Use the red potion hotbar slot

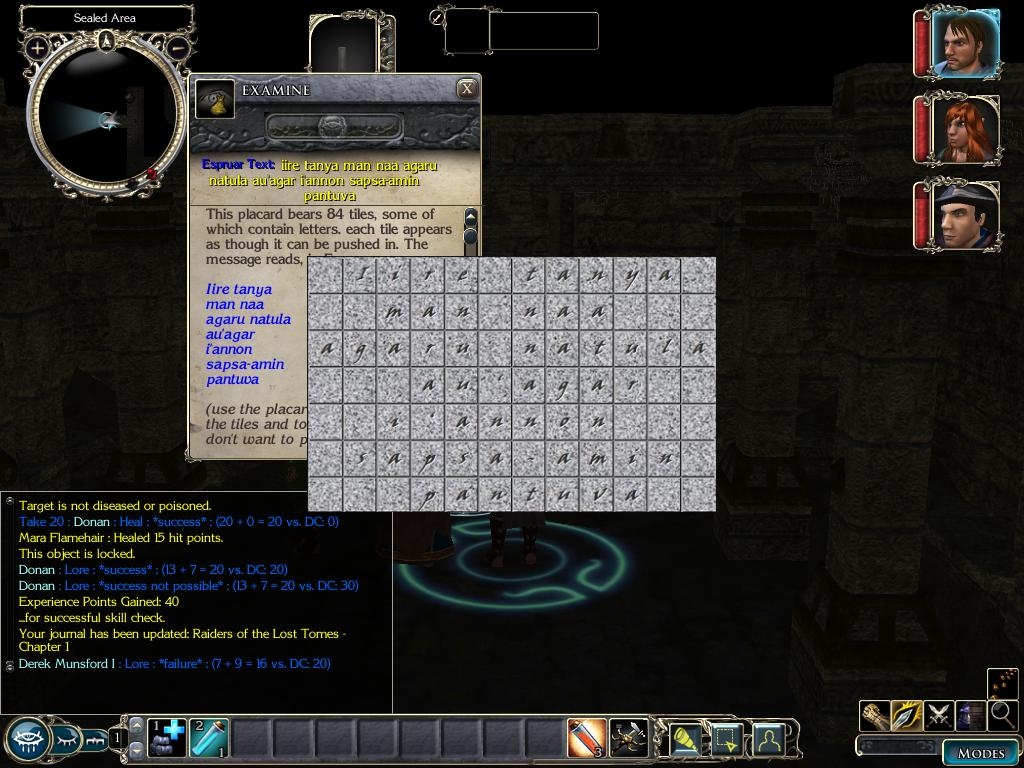[x=587, y=738]
